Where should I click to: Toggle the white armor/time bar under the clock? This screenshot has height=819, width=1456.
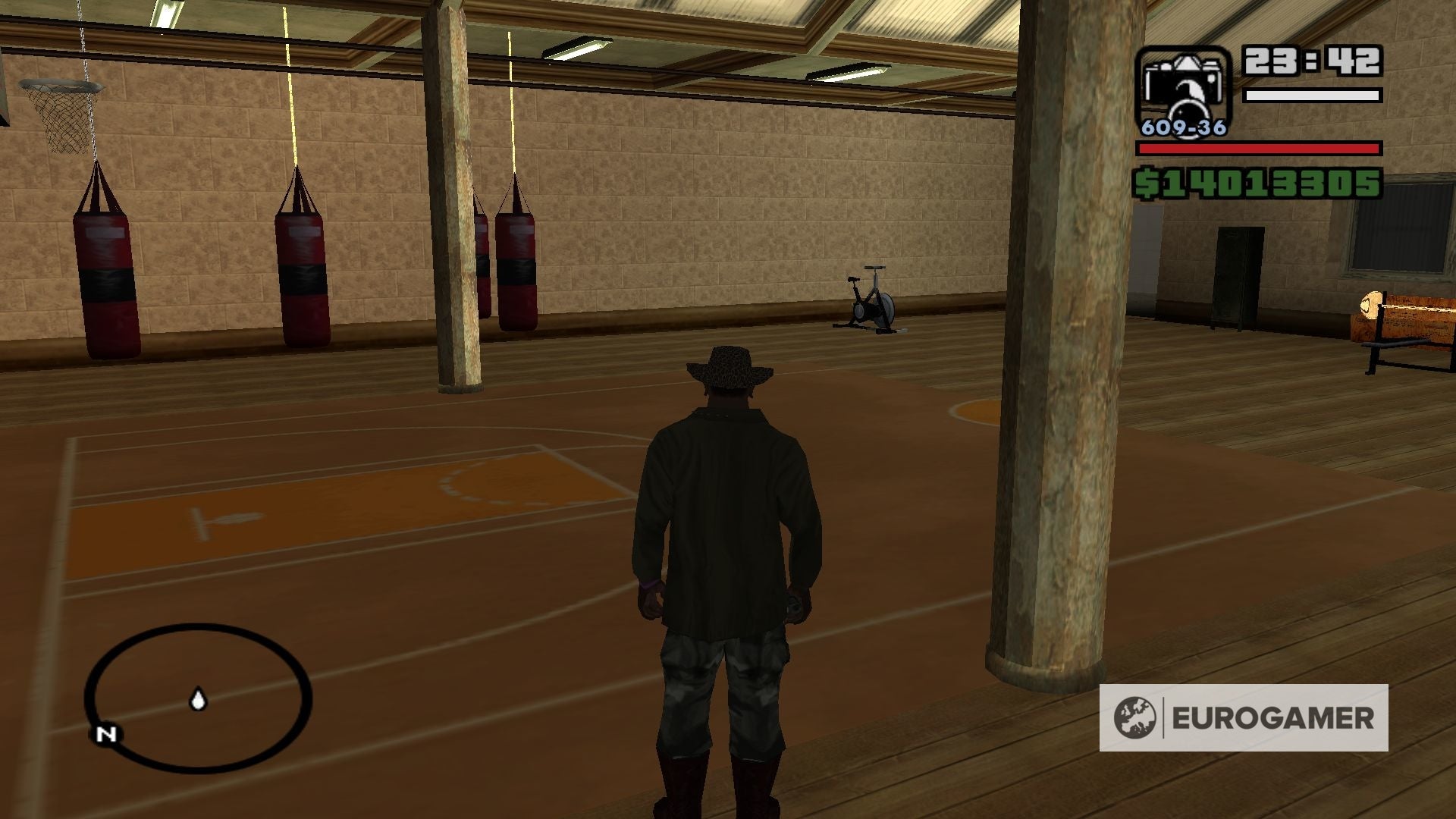(1312, 96)
